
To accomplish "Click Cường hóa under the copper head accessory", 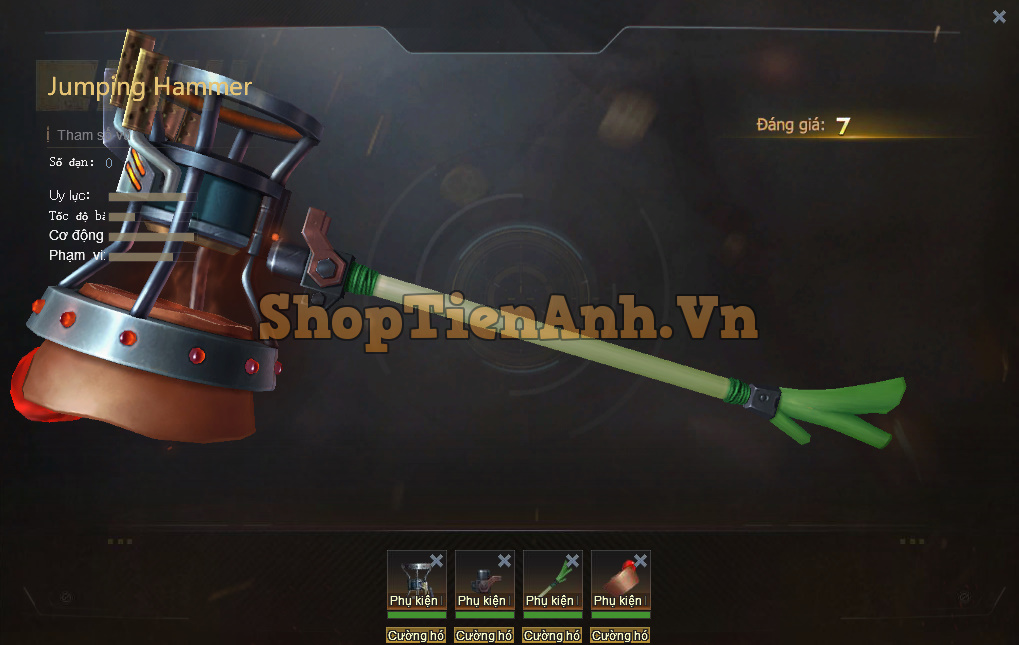I will pyautogui.click(x=620, y=636).
